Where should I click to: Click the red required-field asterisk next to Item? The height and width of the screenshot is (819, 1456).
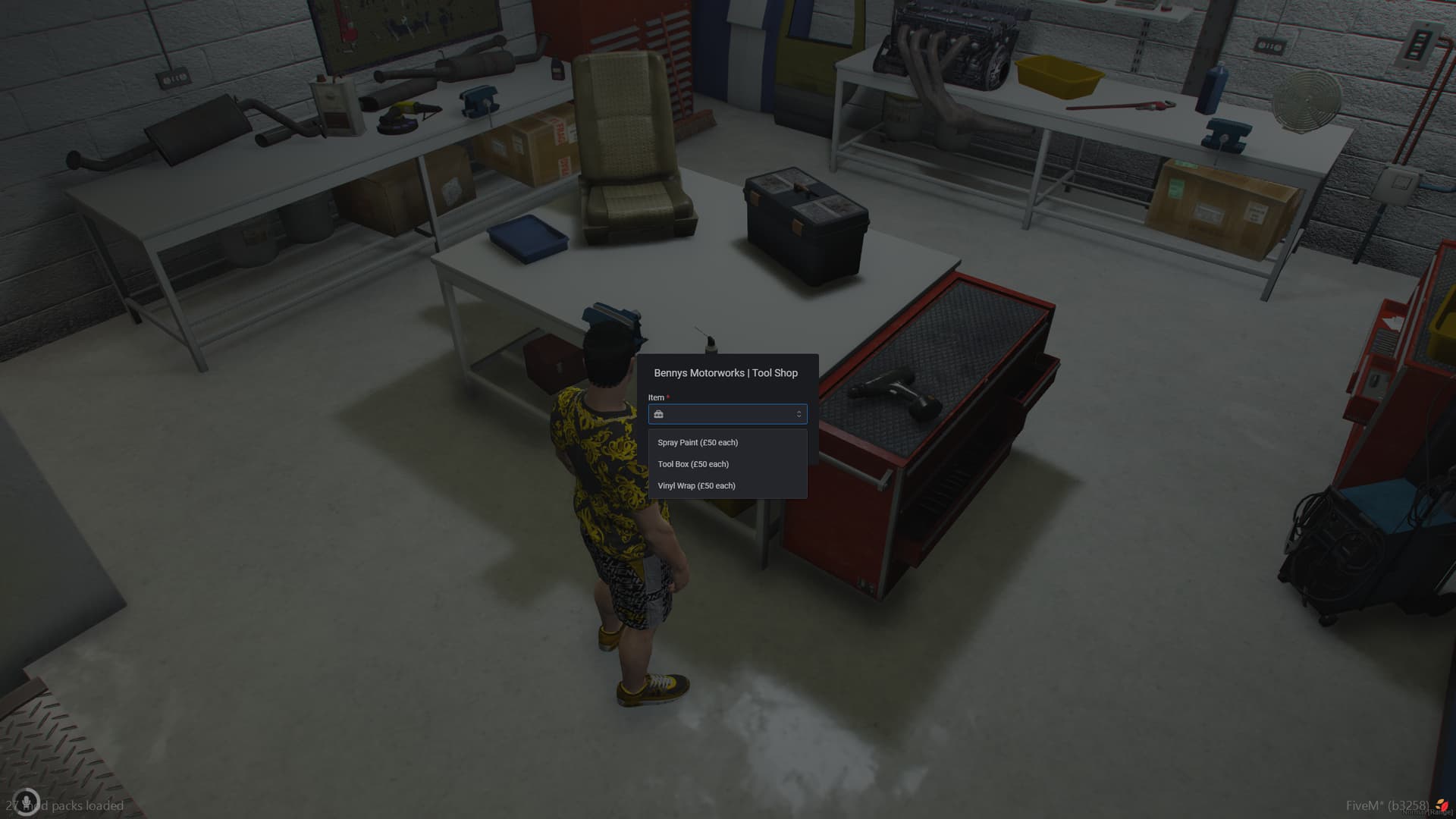pos(667,397)
